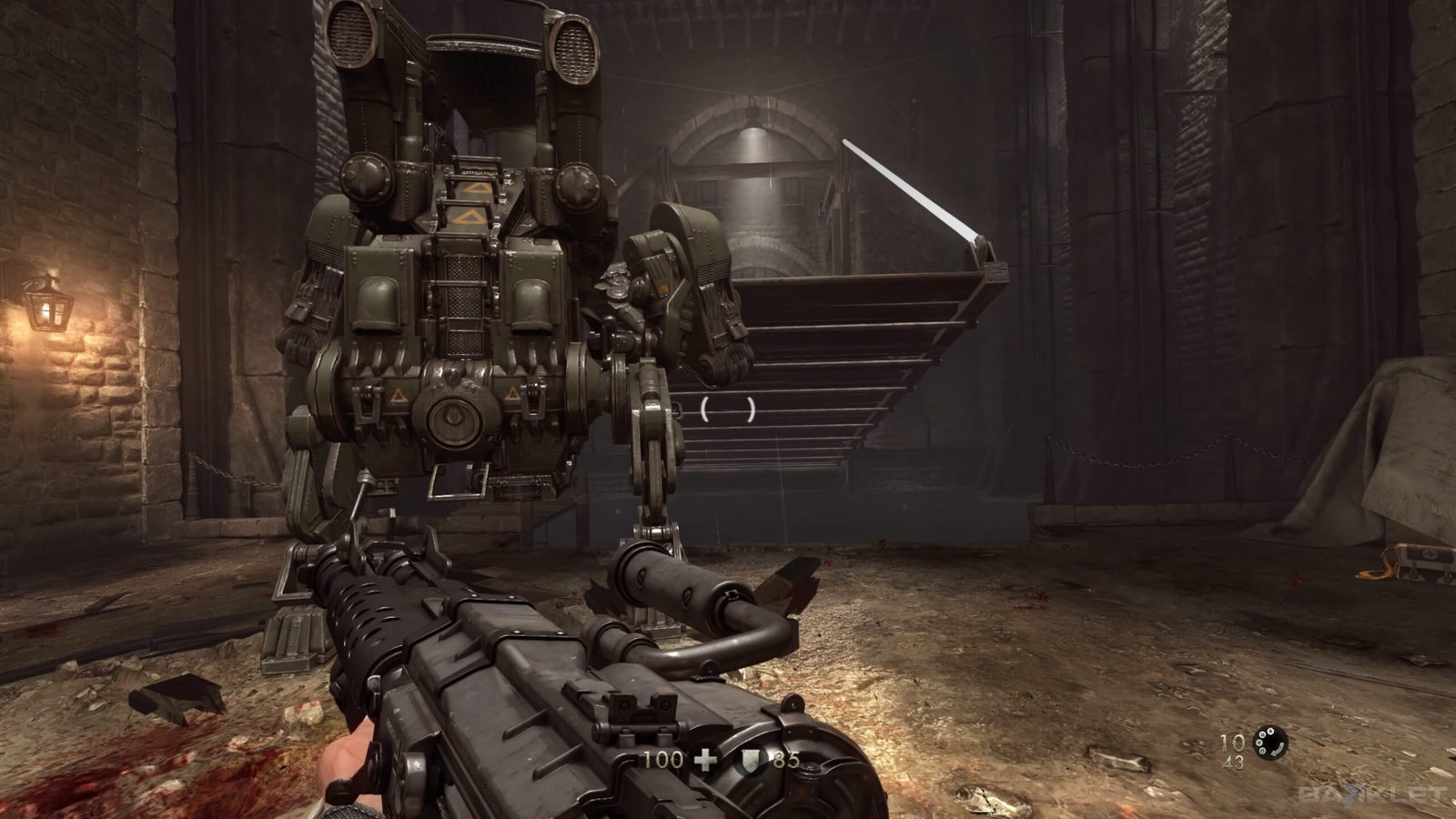
Task: Select the armor shield icon
Action: pos(750,761)
